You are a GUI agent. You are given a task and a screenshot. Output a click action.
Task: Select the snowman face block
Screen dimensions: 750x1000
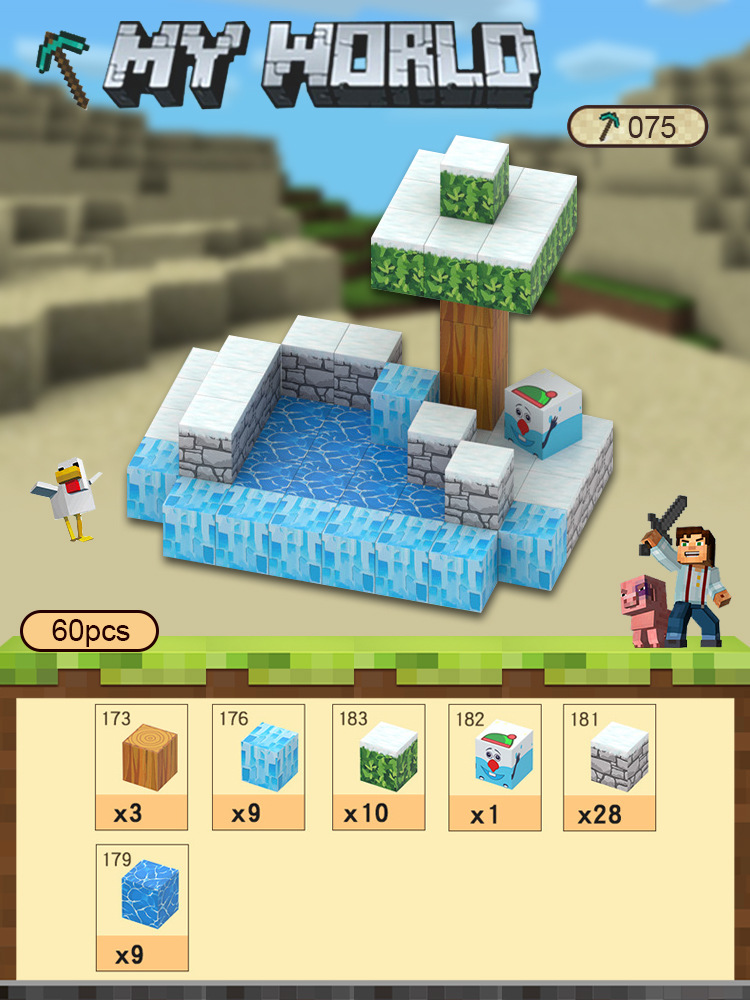click(494, 766)
